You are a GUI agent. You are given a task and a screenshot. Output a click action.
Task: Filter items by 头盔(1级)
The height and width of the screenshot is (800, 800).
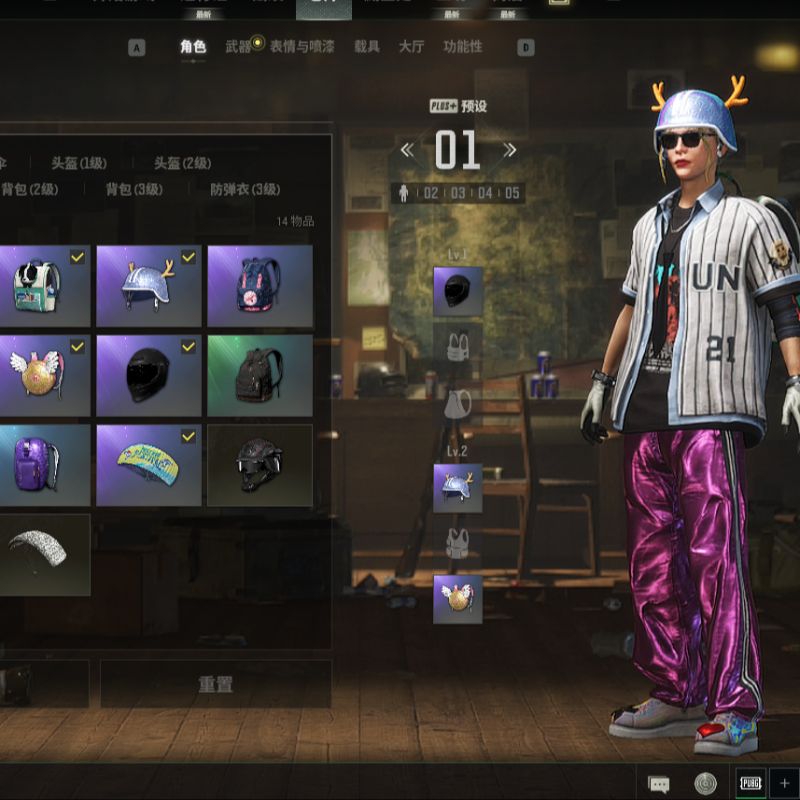coord(79,163)
